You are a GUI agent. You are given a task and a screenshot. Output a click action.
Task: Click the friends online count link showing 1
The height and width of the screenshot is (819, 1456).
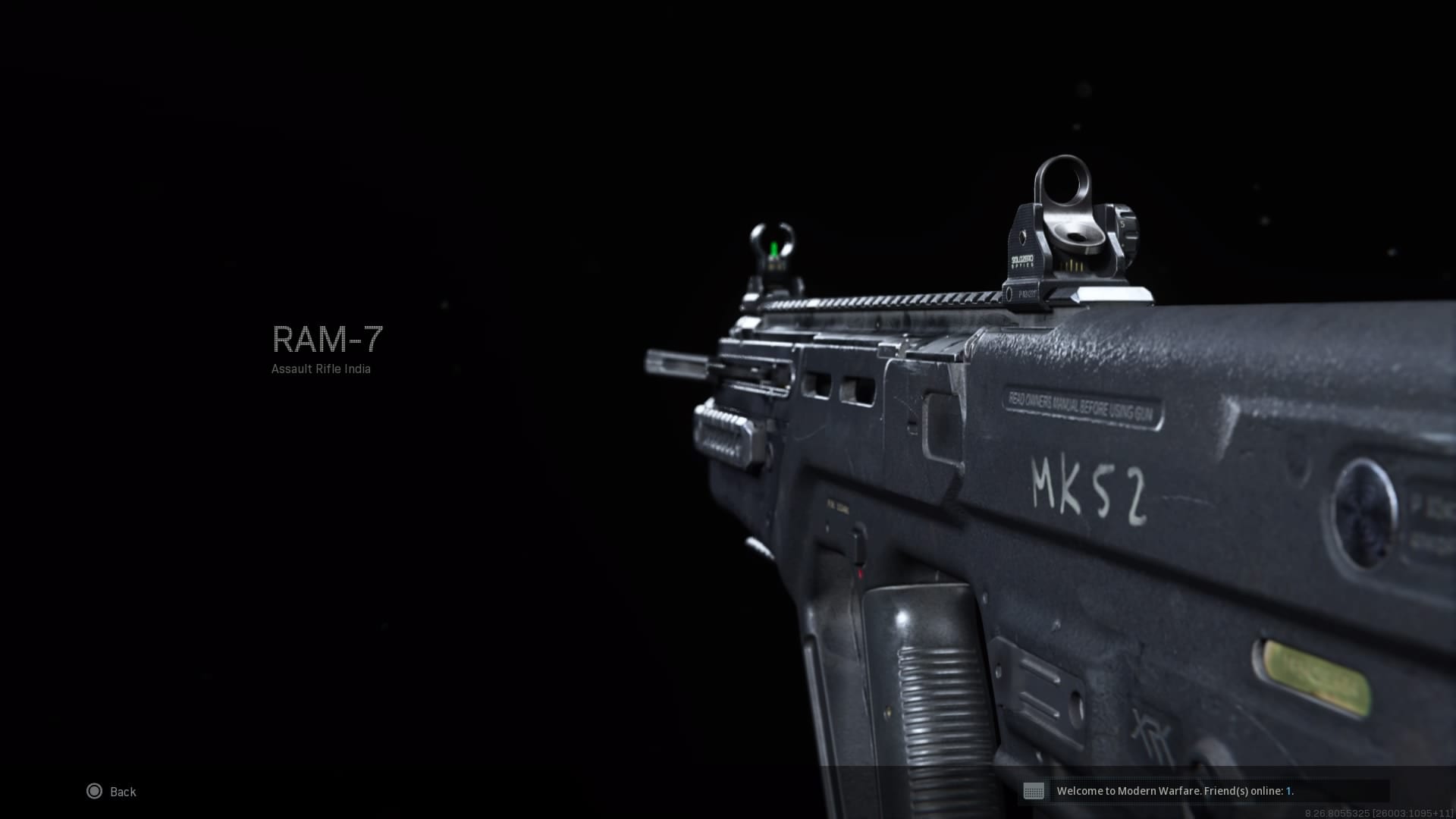pyautogui.click(x=1289, y=791)
